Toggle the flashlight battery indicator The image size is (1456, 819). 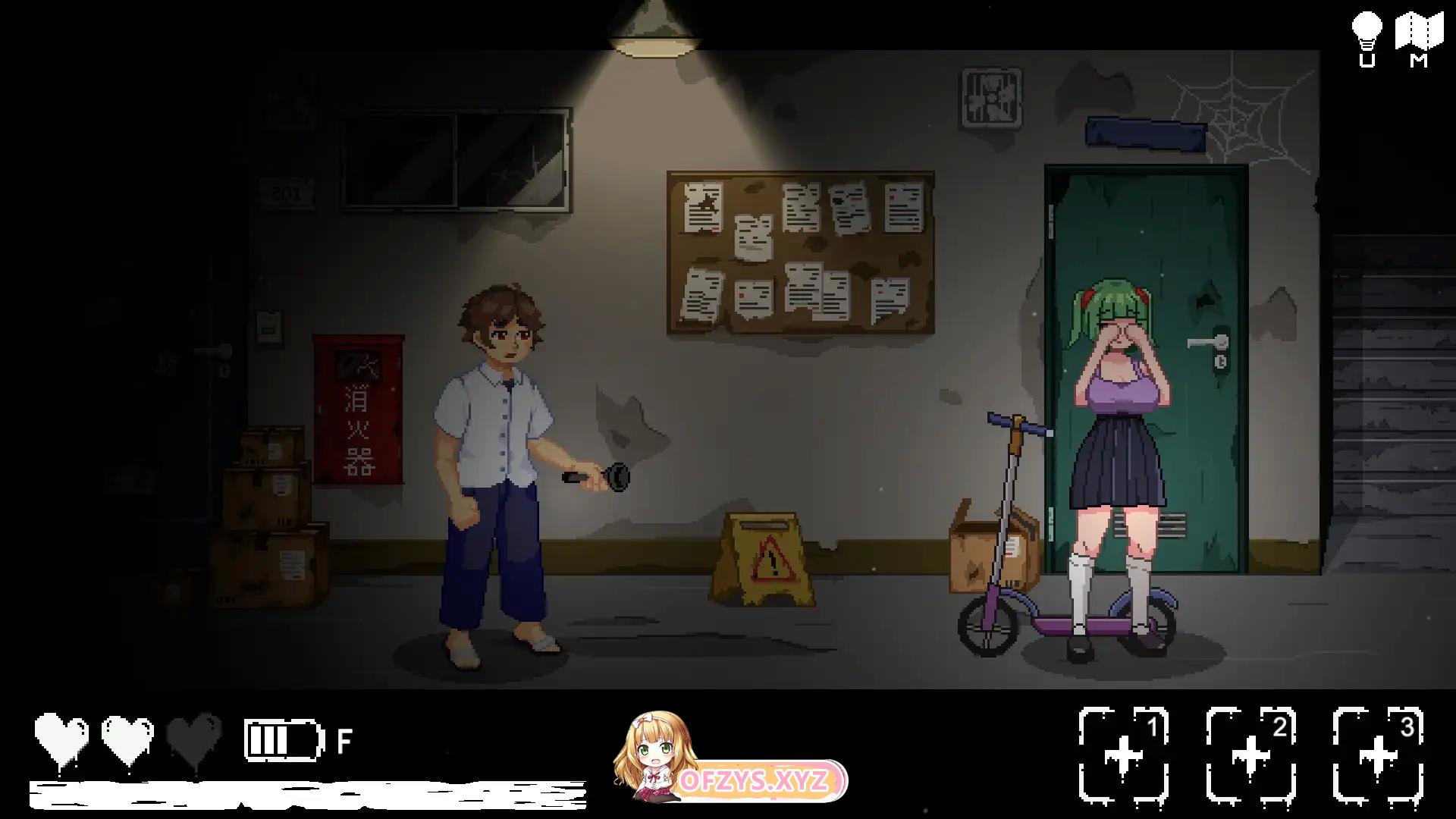pos(282,739)
